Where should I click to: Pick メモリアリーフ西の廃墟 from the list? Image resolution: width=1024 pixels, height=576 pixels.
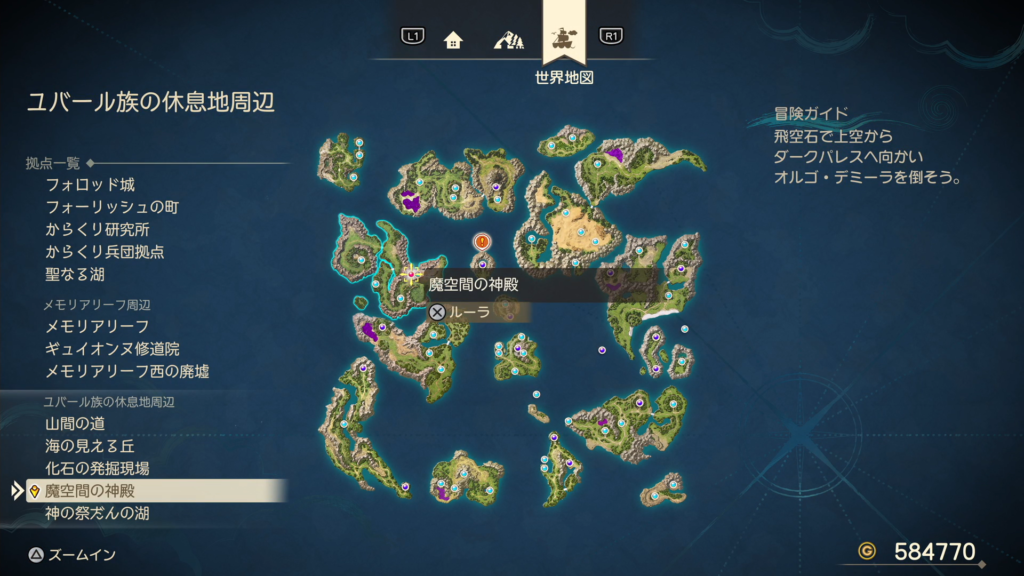(x=127, y=371)
